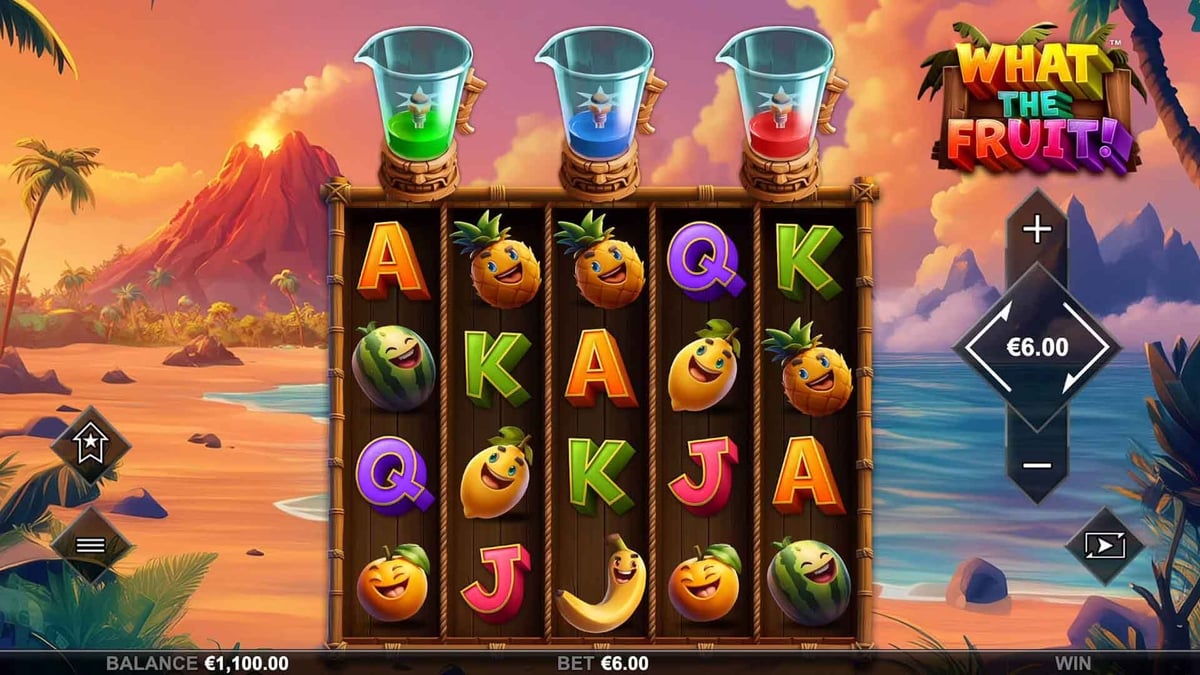Increase the bet with the plus button

(1037, 231)
